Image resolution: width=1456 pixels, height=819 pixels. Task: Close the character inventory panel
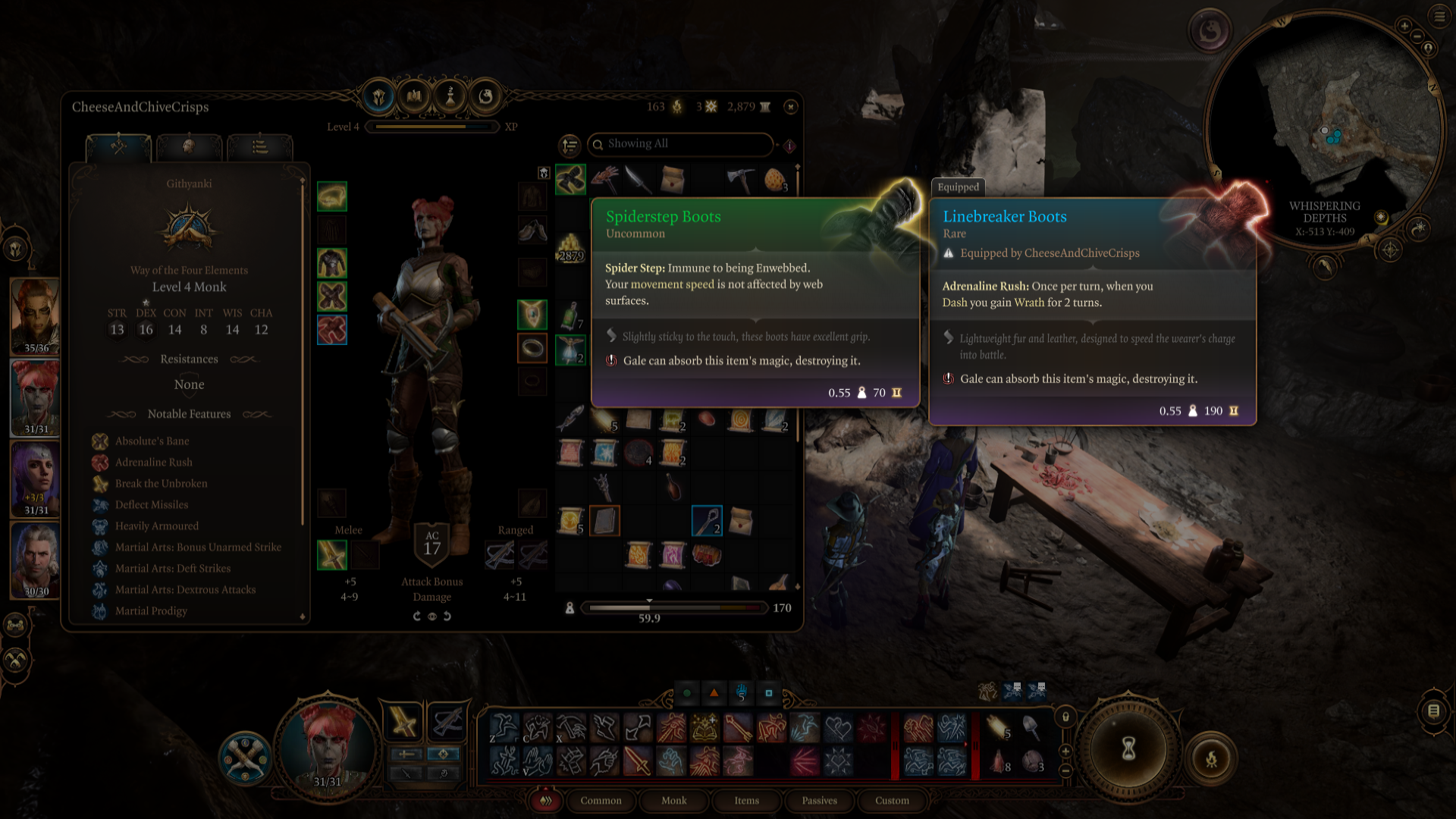[x=791, y=107]
